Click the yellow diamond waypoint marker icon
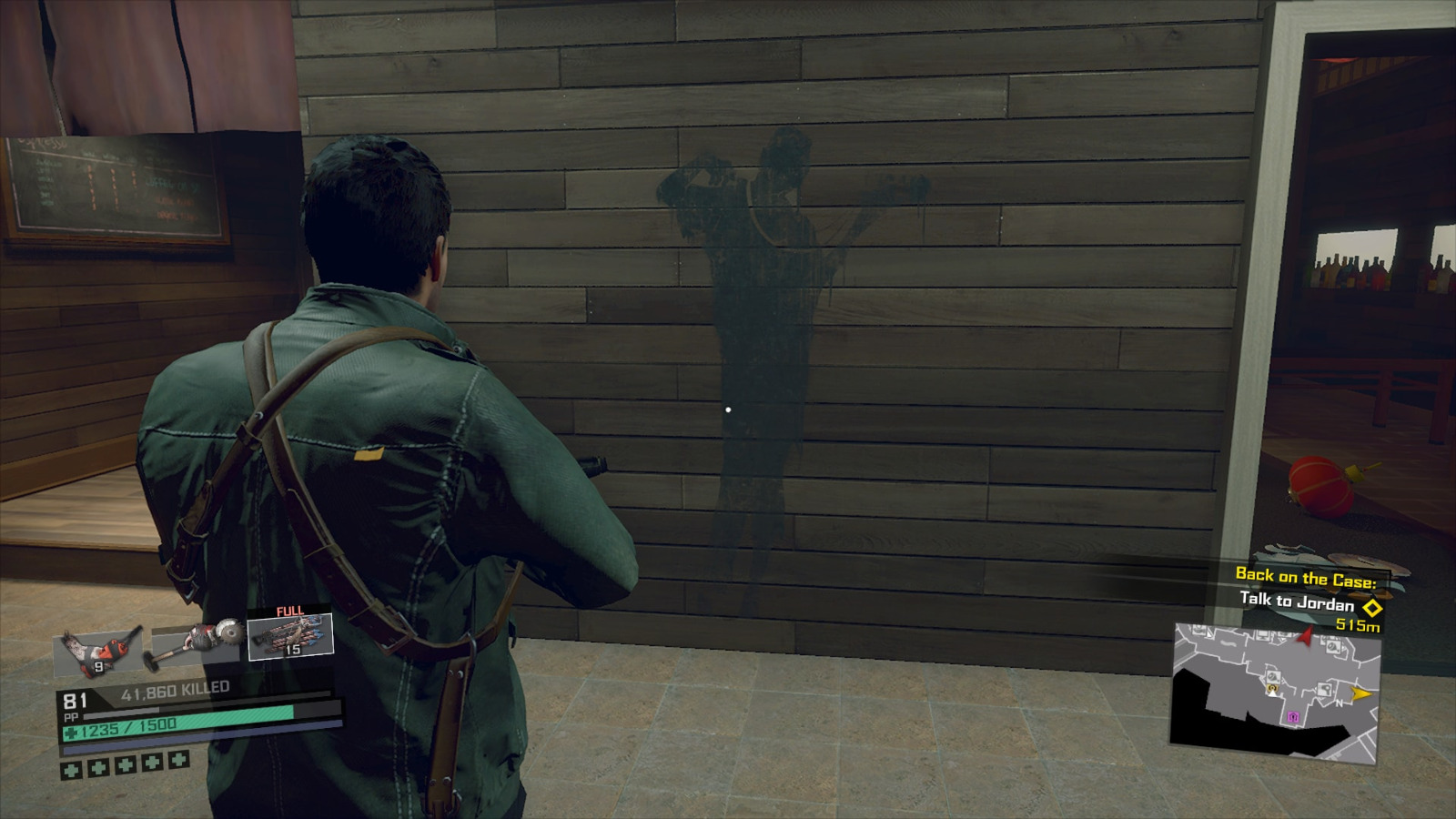Image resolution: width=1456 pixels, height=819 pixels. [x=1373, y=609]
